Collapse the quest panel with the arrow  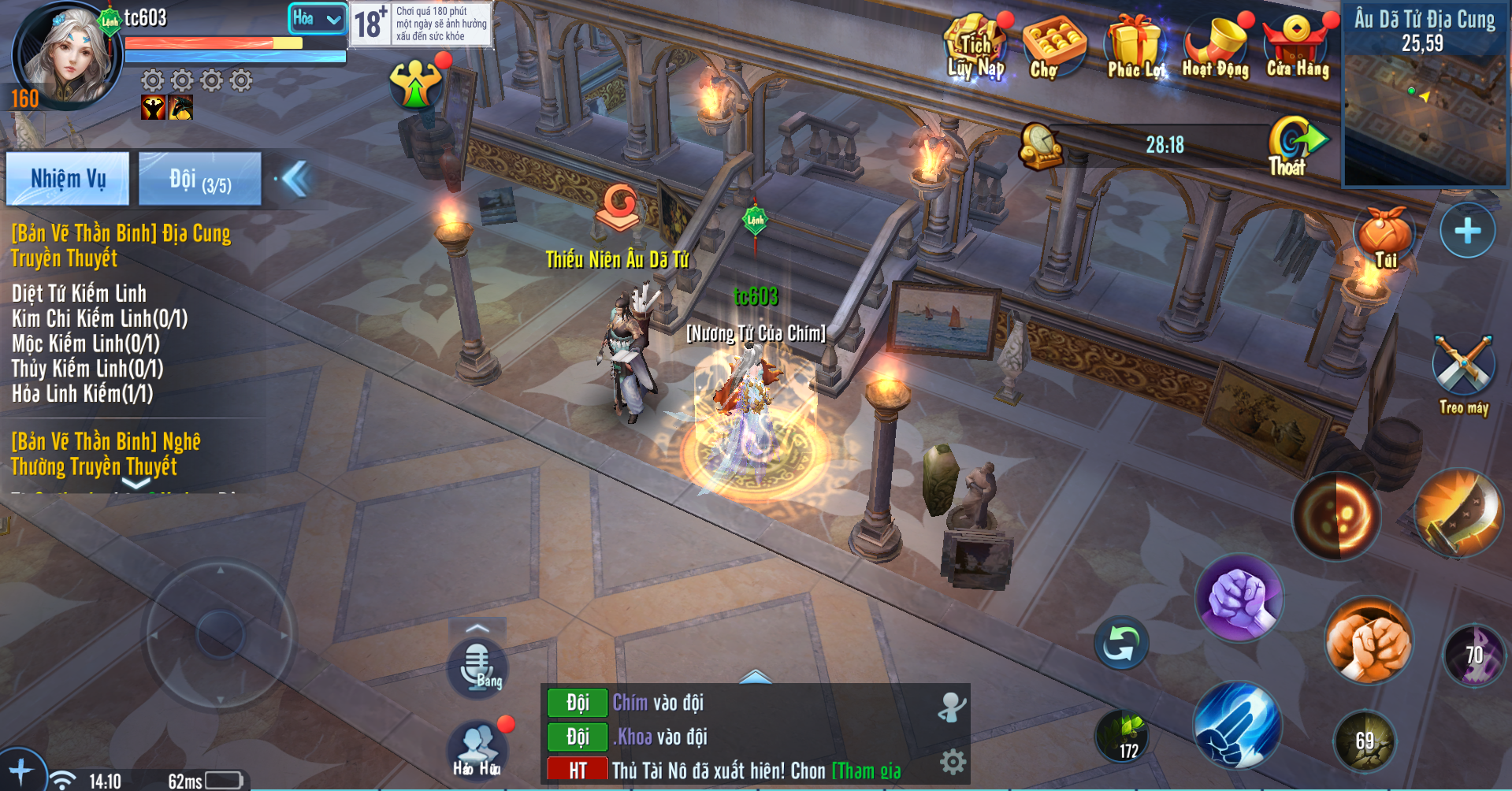295,179
